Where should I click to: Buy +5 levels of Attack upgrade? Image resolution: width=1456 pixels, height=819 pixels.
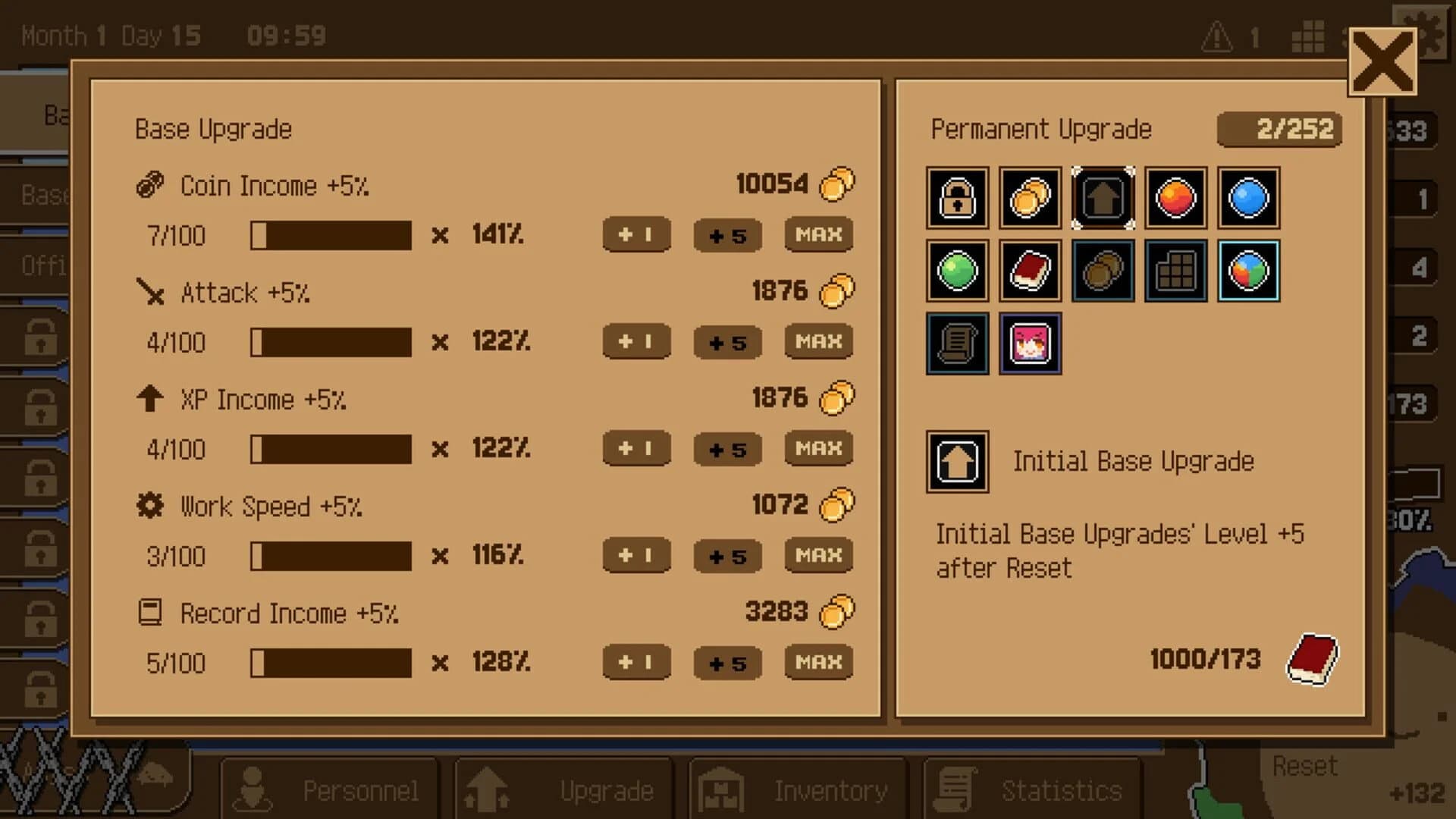[x=726, y=342]
